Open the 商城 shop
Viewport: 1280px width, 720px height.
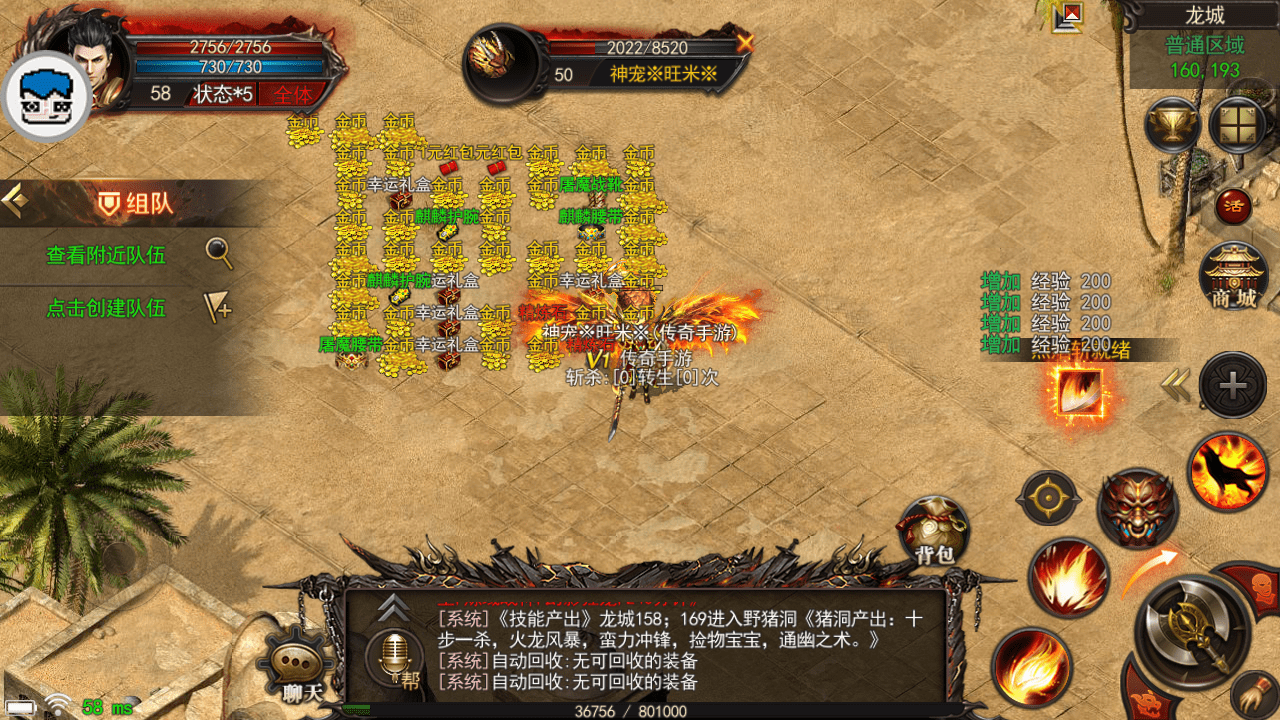click(1233, 277)
